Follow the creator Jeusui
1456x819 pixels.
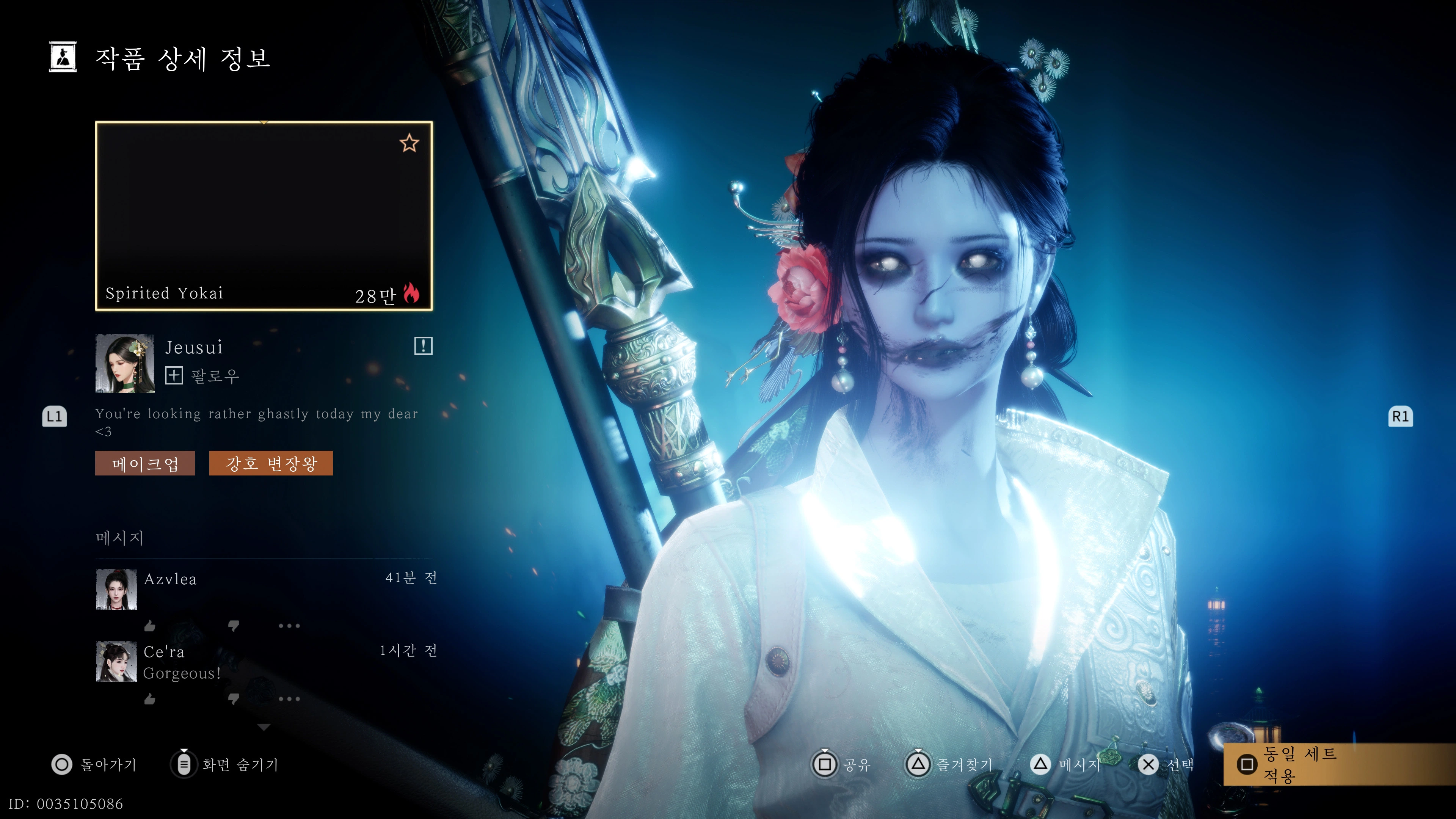(x=202, y=376)
